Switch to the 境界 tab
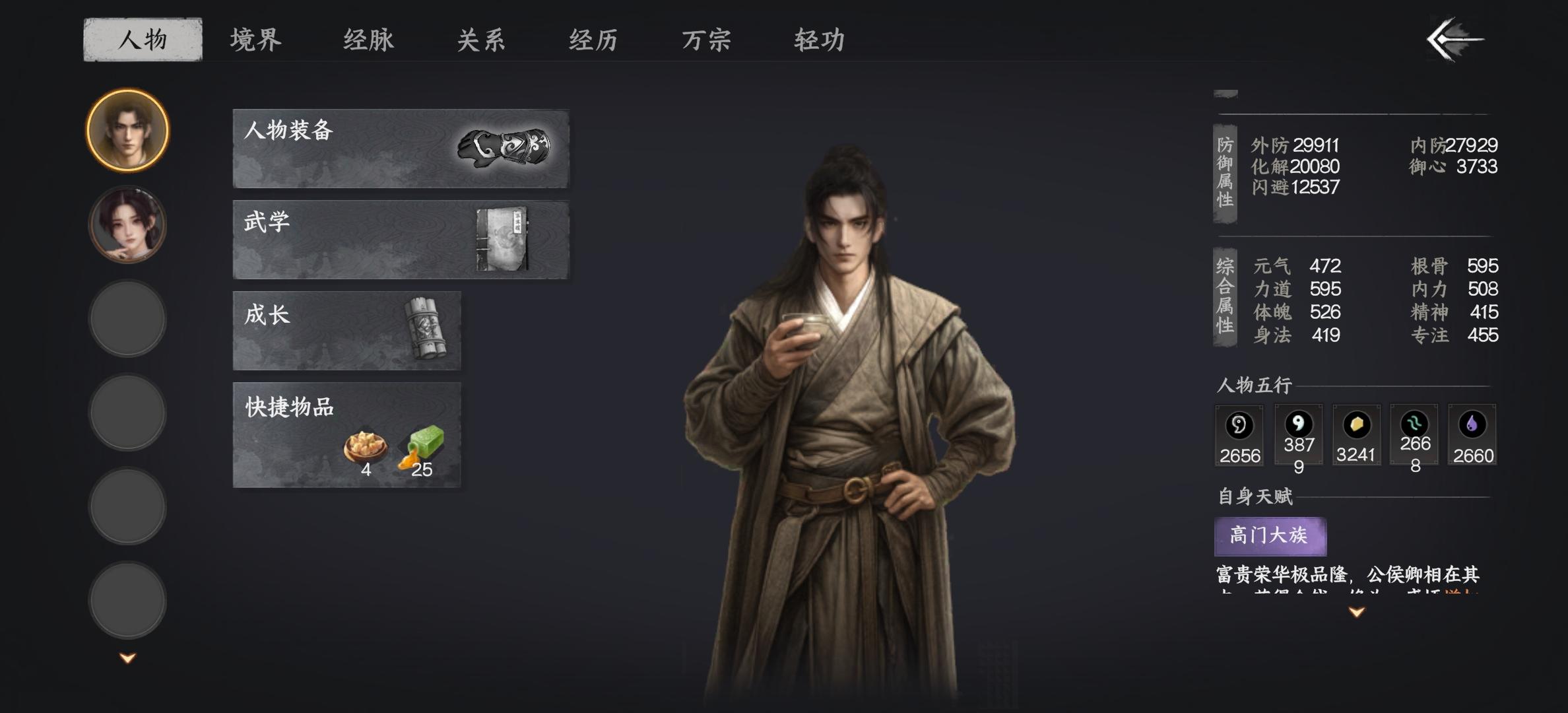The width and height of the screenshot is (1568, 713). point(253,40)
